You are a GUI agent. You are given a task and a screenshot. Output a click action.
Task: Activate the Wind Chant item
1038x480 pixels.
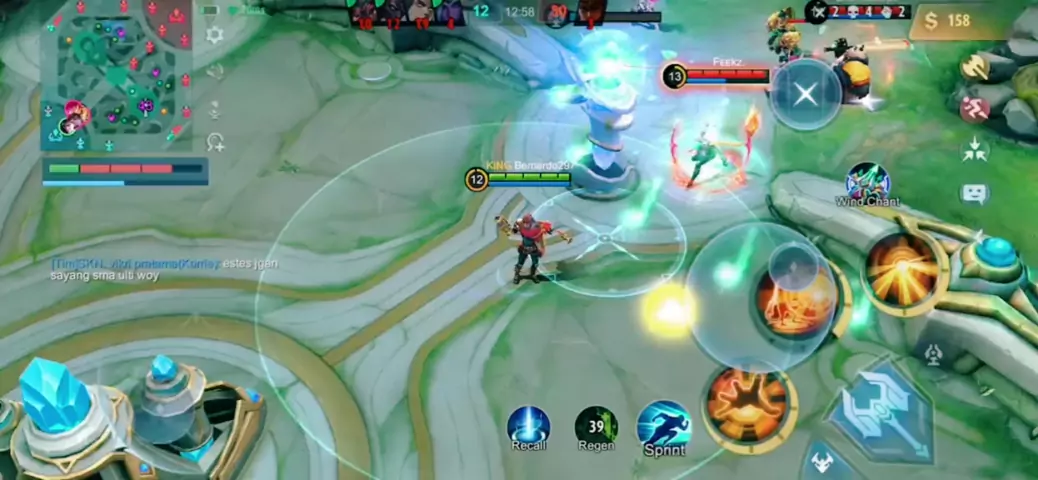point(867,183)
